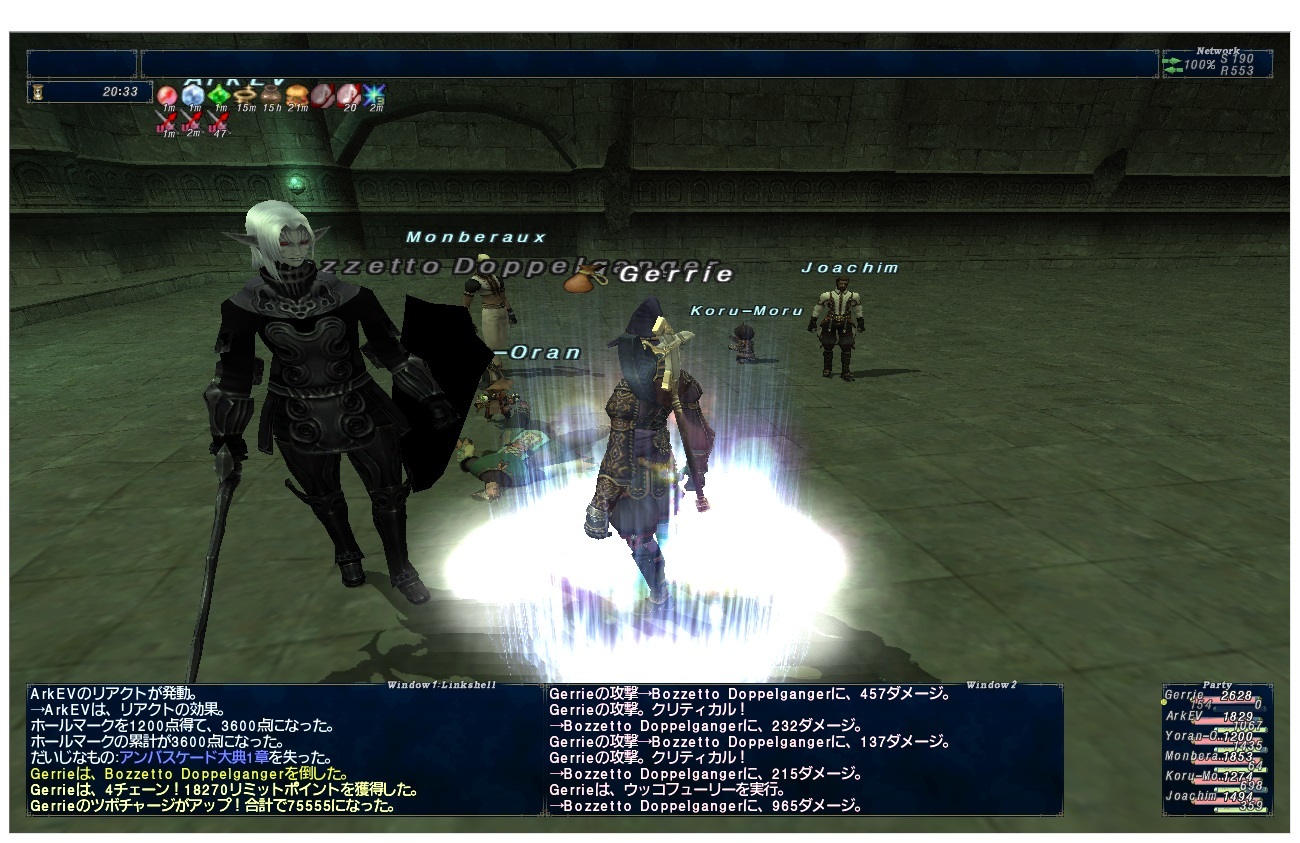1300x843 pixels.
Task: Click the pot-shaped 15h status icon
Action: pos(271,94)
